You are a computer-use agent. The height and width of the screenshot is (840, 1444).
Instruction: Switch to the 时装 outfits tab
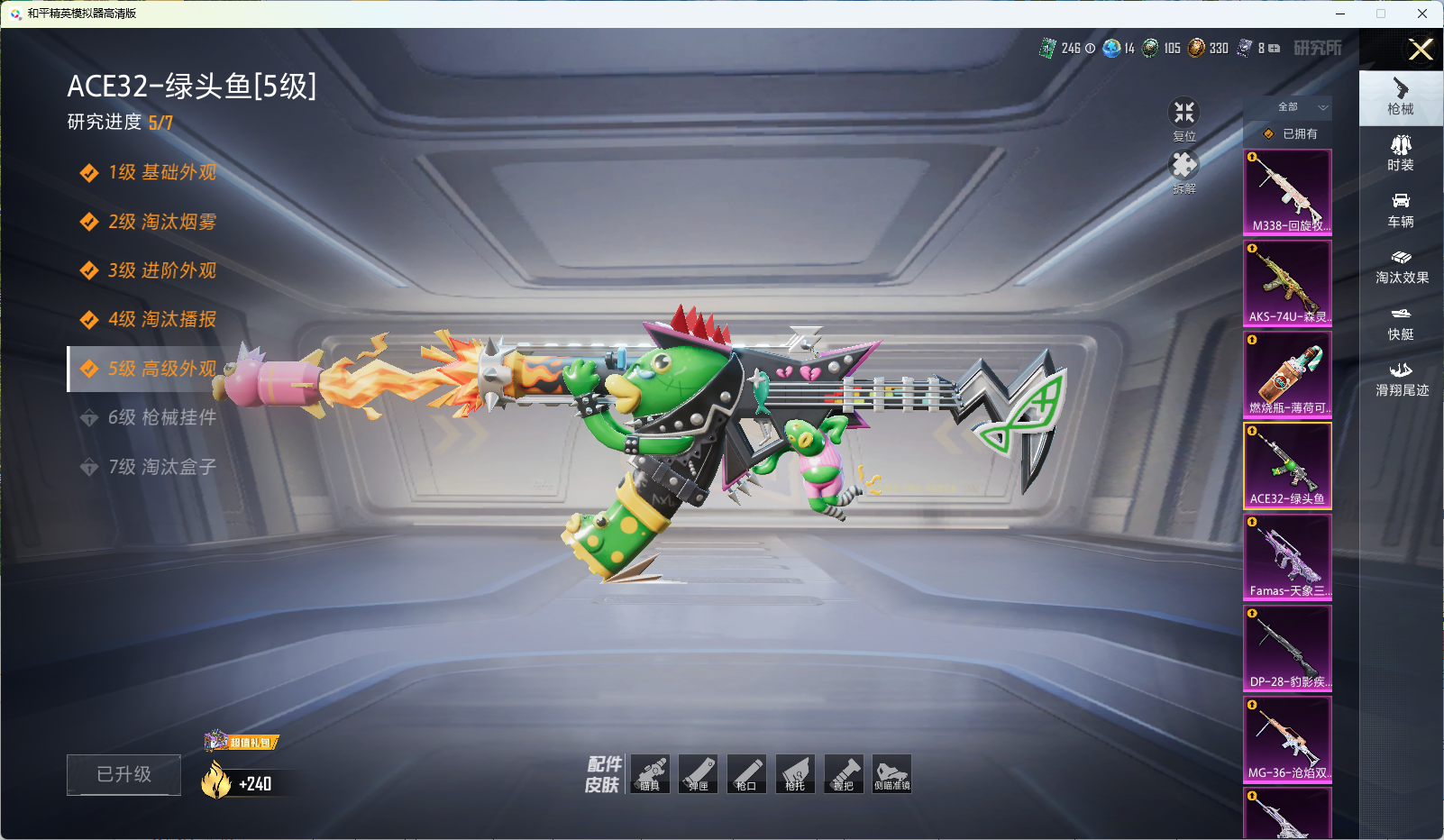[x=1401, y=153]
